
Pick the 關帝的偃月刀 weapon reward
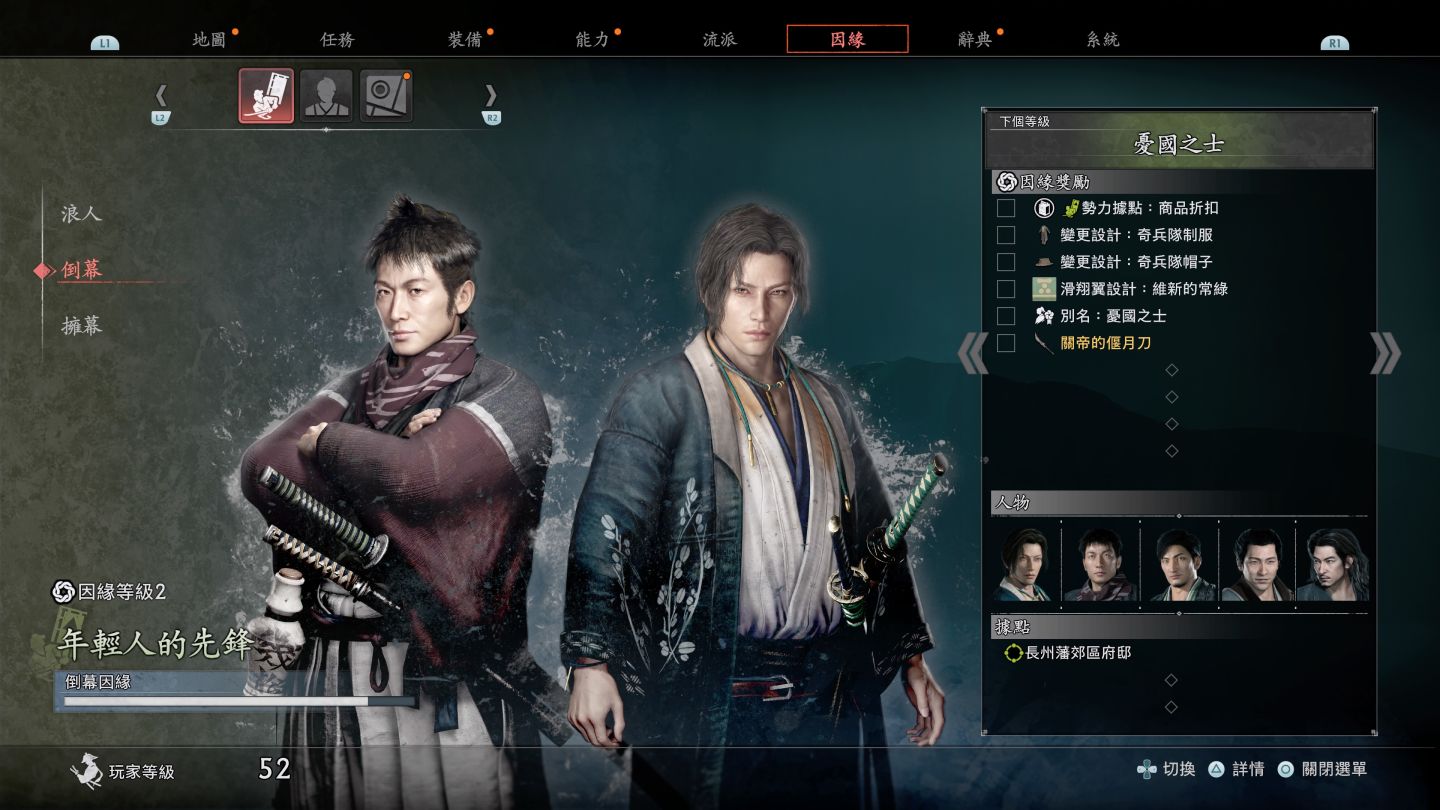point(1105,343)
